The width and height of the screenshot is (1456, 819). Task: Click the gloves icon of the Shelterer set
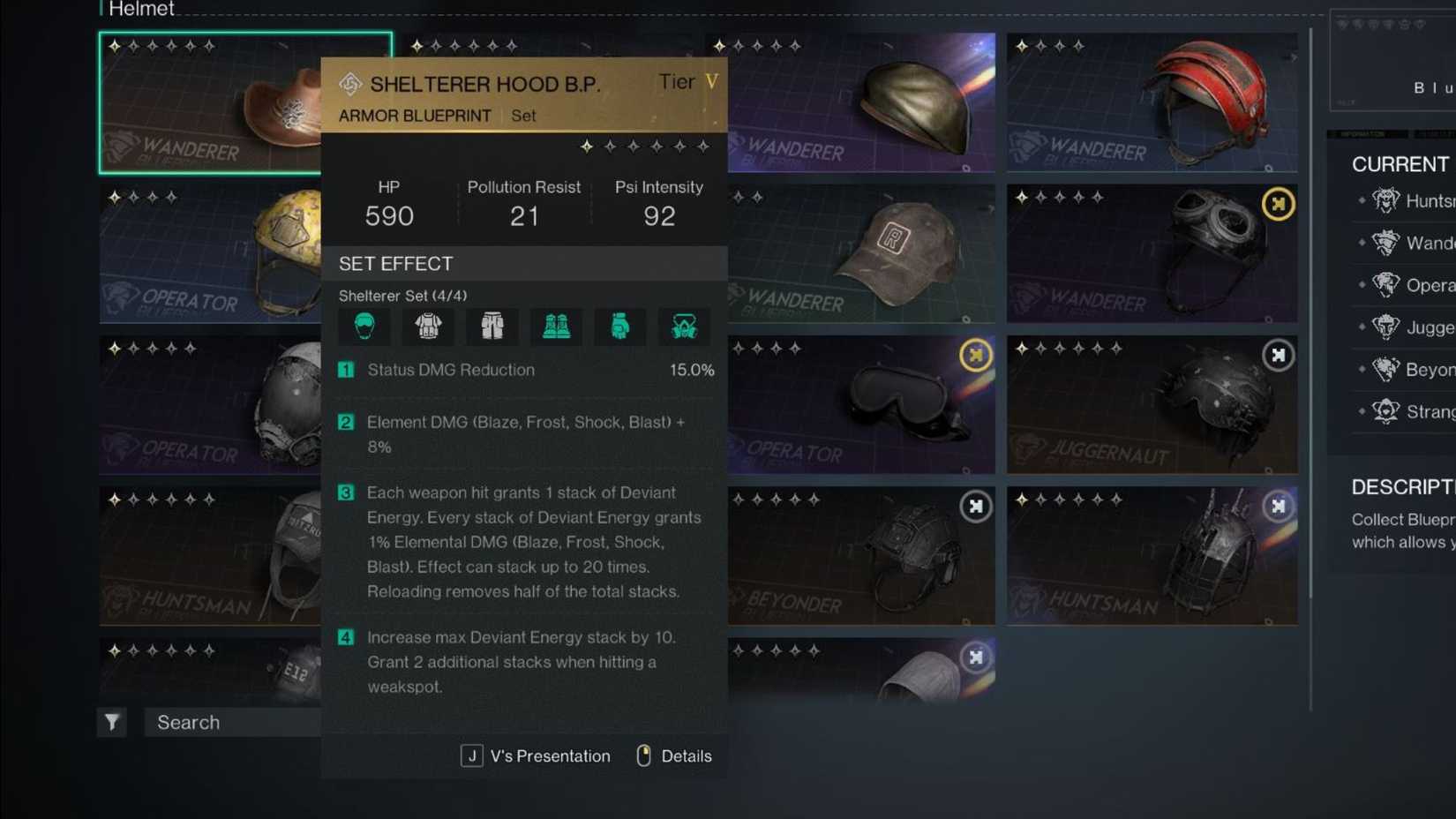[620, 327]
